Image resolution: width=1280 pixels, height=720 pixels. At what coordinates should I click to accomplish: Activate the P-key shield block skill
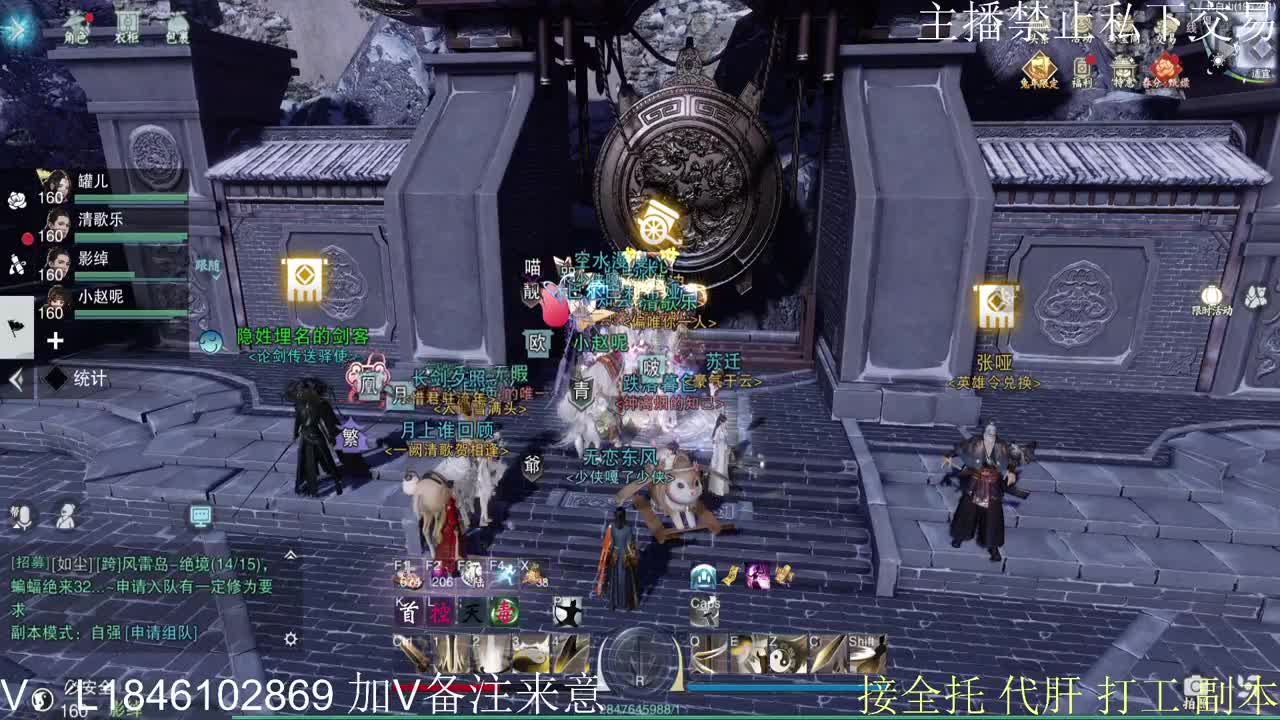click(x=567, y=611)
